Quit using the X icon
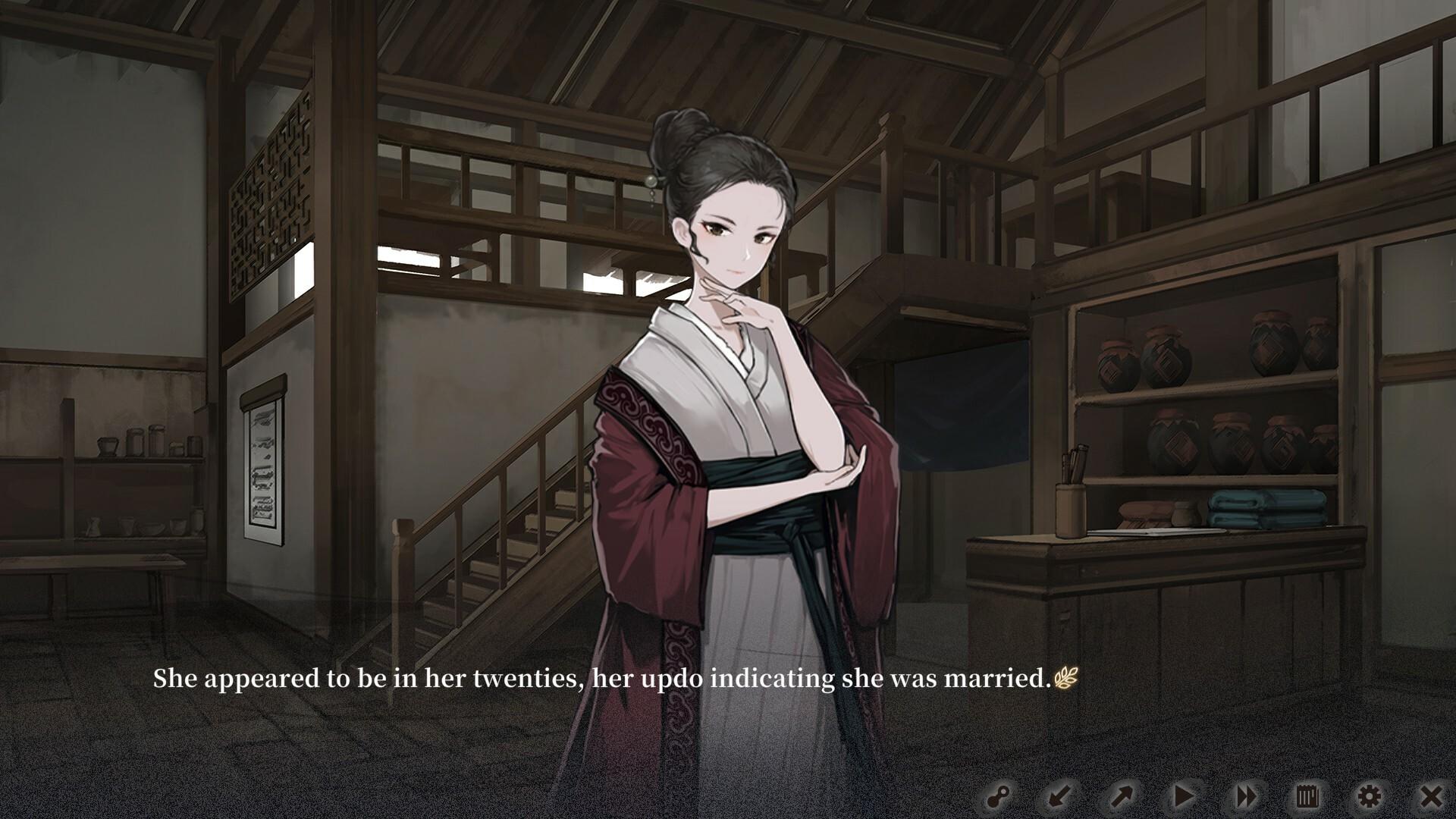The image size is (1456, 819). 1433,796
